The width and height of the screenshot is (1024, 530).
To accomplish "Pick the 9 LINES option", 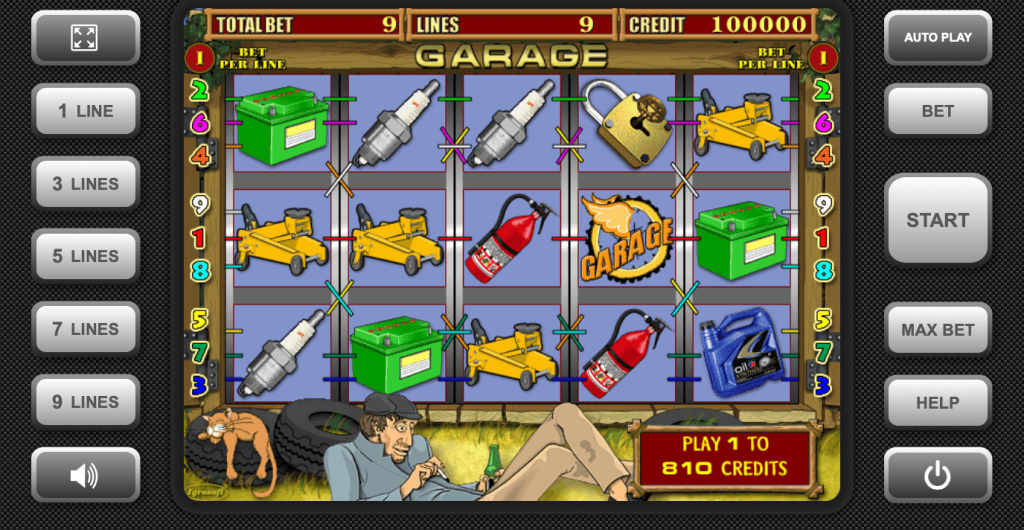I will [x=85, y=402].
